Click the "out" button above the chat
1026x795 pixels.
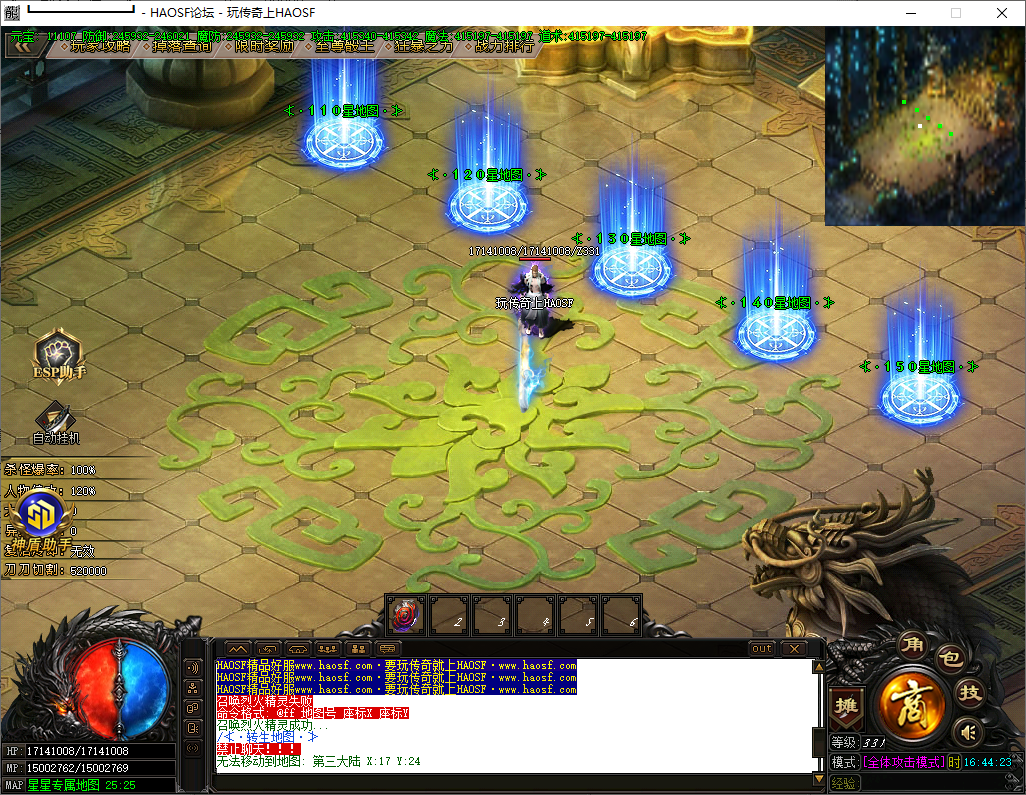762,648
